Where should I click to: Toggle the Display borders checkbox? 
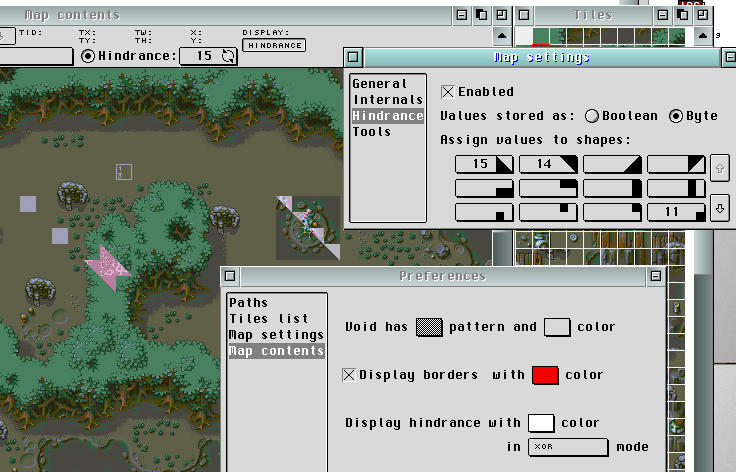click(349, 375)
